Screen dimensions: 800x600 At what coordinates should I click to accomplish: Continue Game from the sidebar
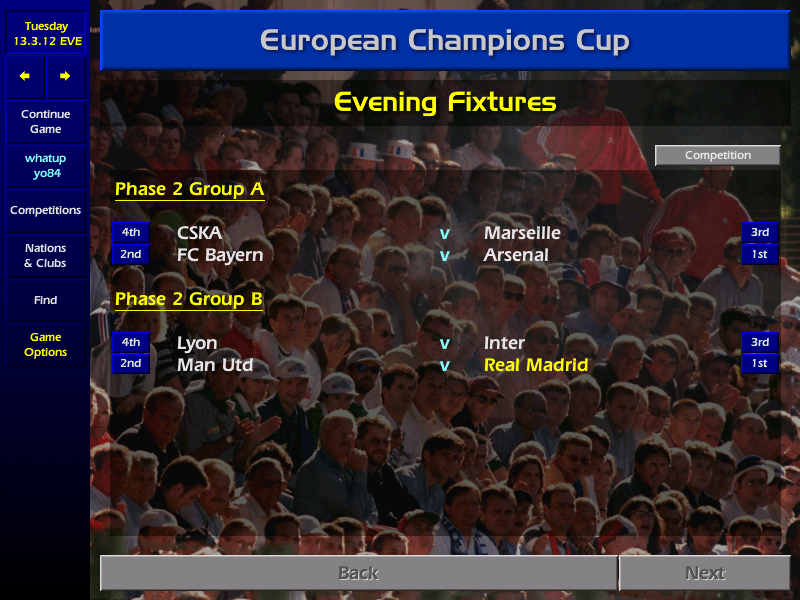(45, 122)
